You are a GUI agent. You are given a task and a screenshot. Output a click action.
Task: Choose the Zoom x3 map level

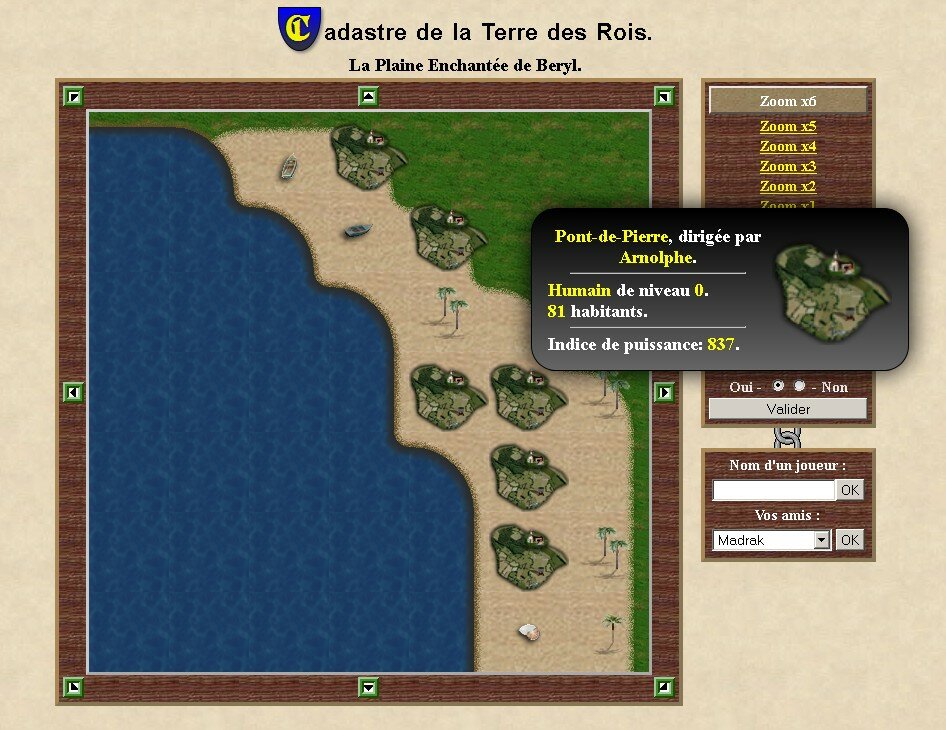pyautogui.click(x=788, y=166)
